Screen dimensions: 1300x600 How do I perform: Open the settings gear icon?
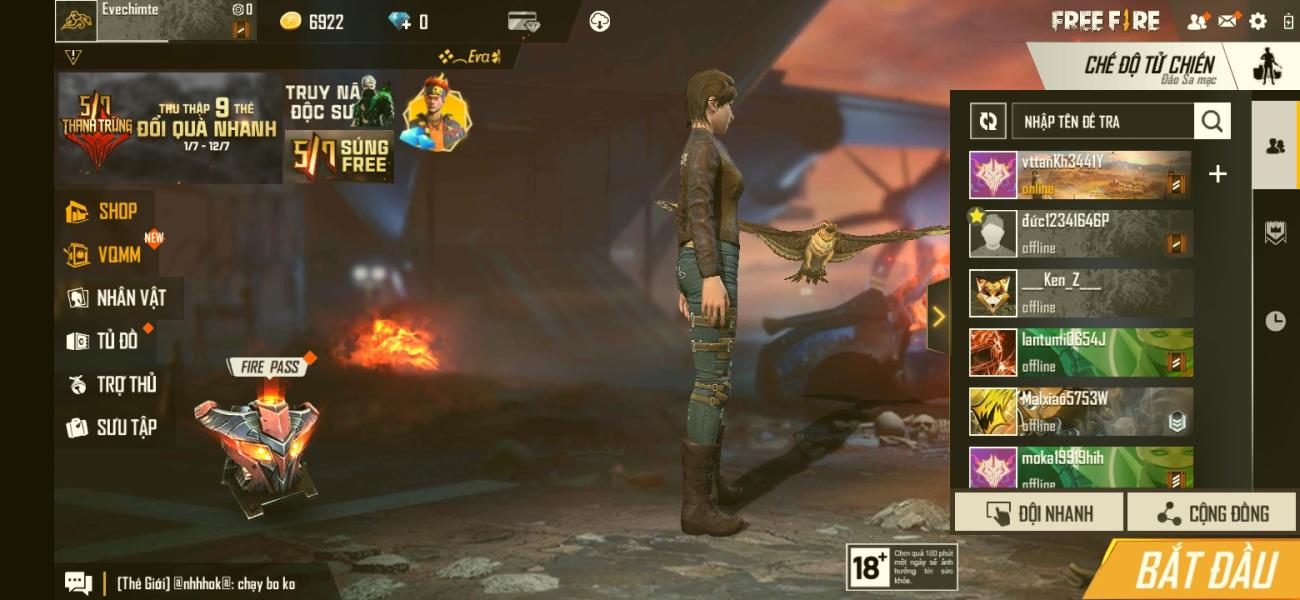click(1258, 21)
